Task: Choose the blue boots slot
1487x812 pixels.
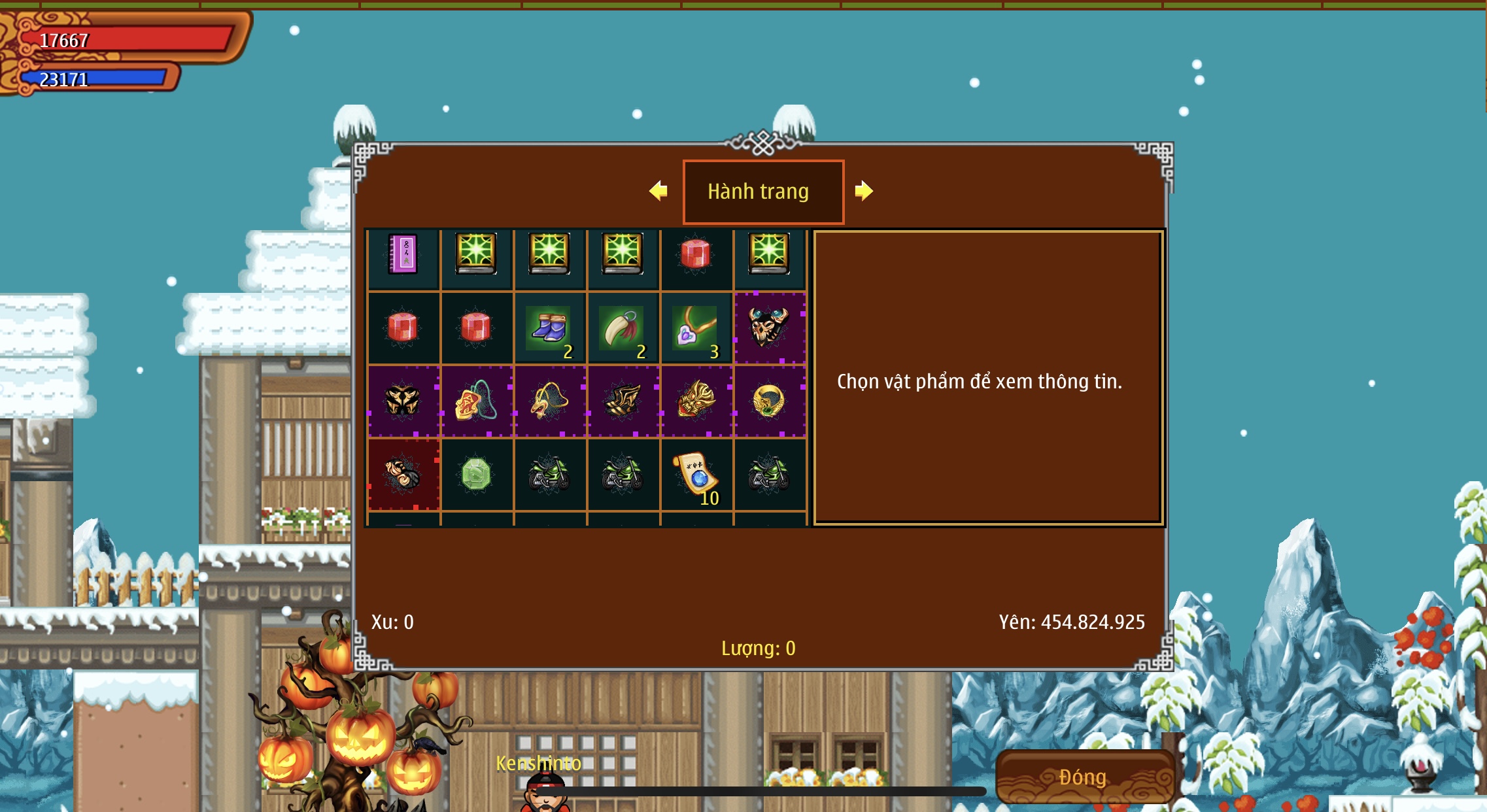Action: pos(549,328)
